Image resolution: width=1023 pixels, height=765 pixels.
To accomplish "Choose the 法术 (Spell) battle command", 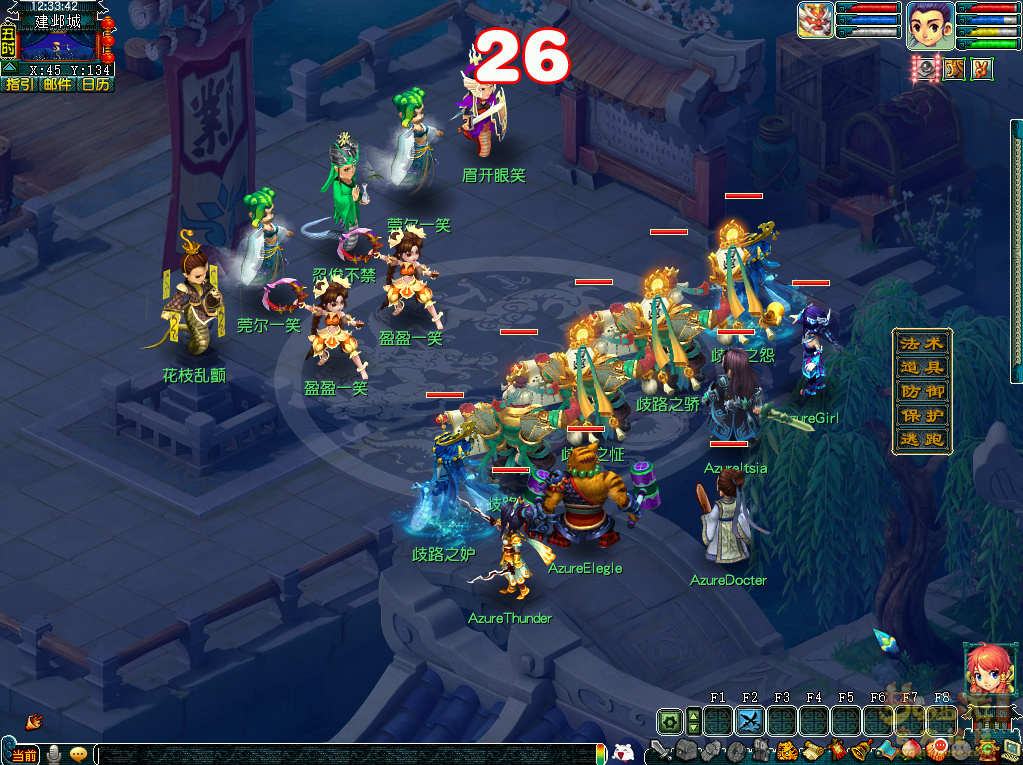I will [921, 343].
